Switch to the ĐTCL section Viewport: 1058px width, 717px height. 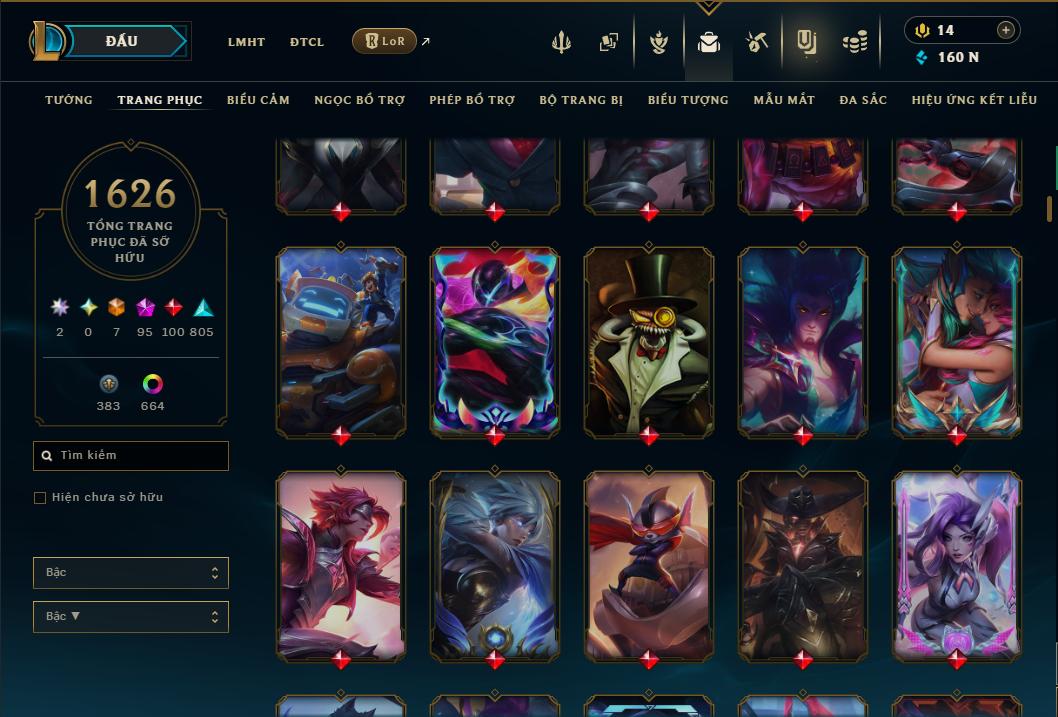[307, 42]
